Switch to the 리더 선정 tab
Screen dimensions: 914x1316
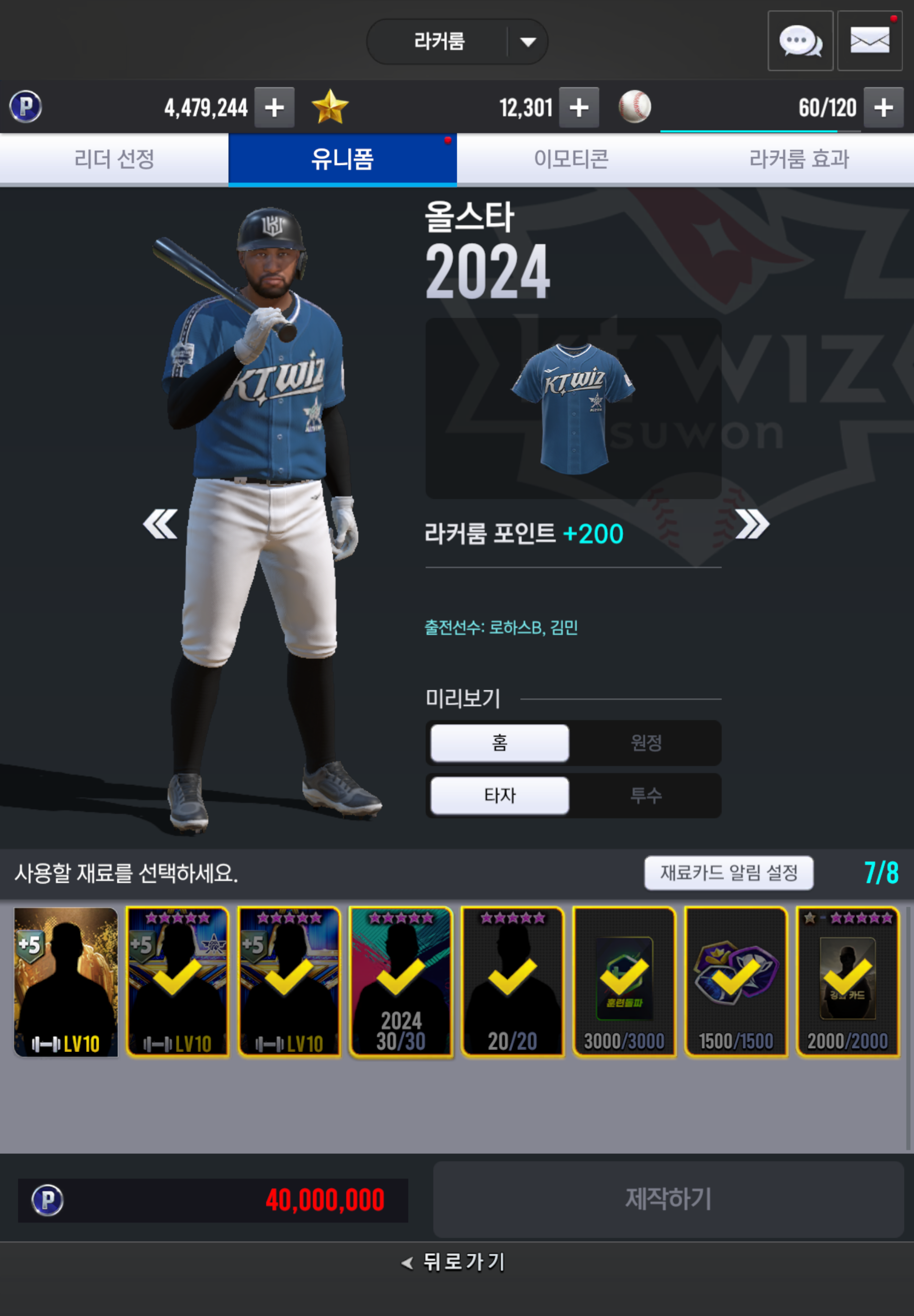tap(114, 159)
